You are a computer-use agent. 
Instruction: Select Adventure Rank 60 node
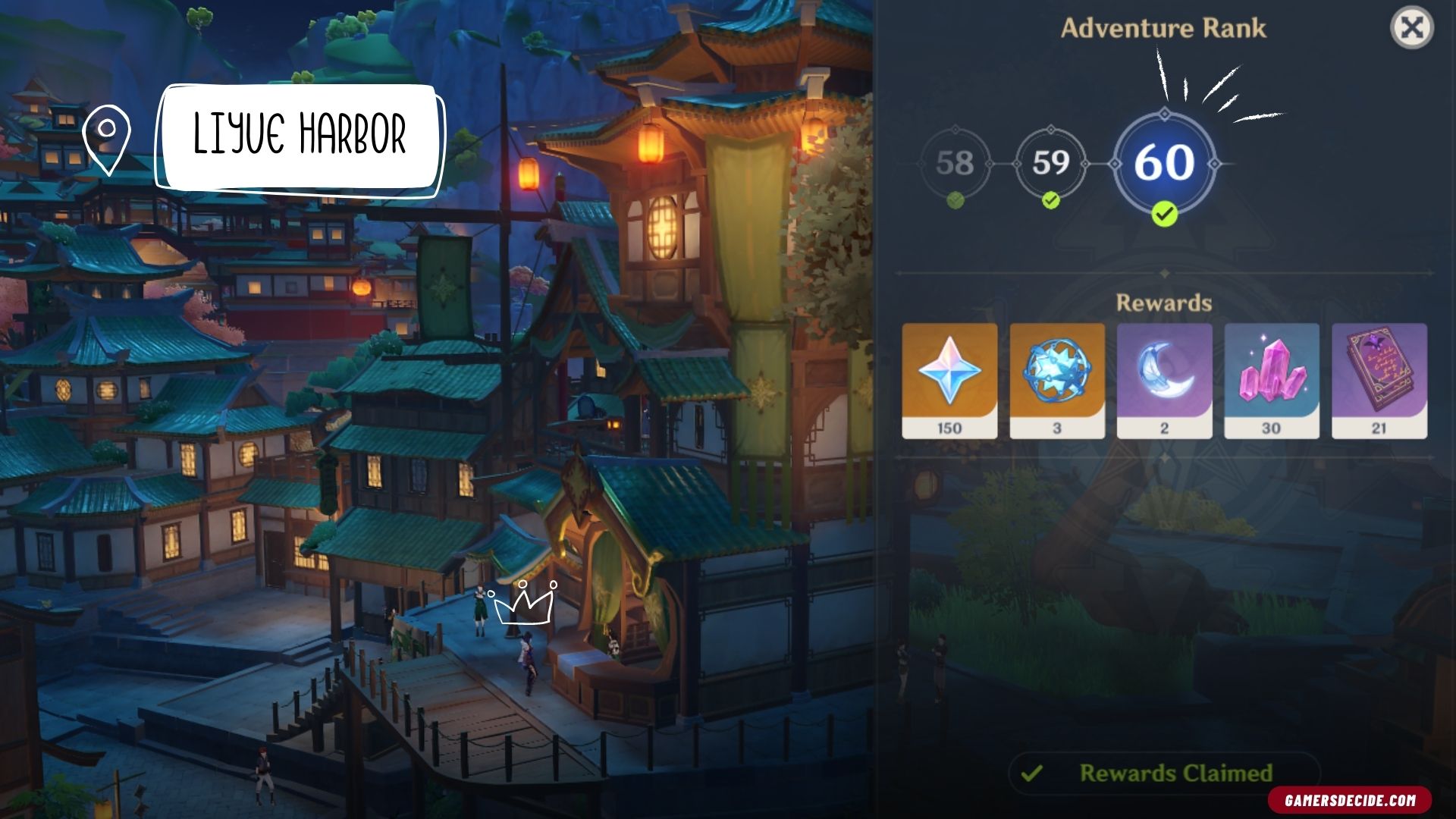coord(1164,163)
